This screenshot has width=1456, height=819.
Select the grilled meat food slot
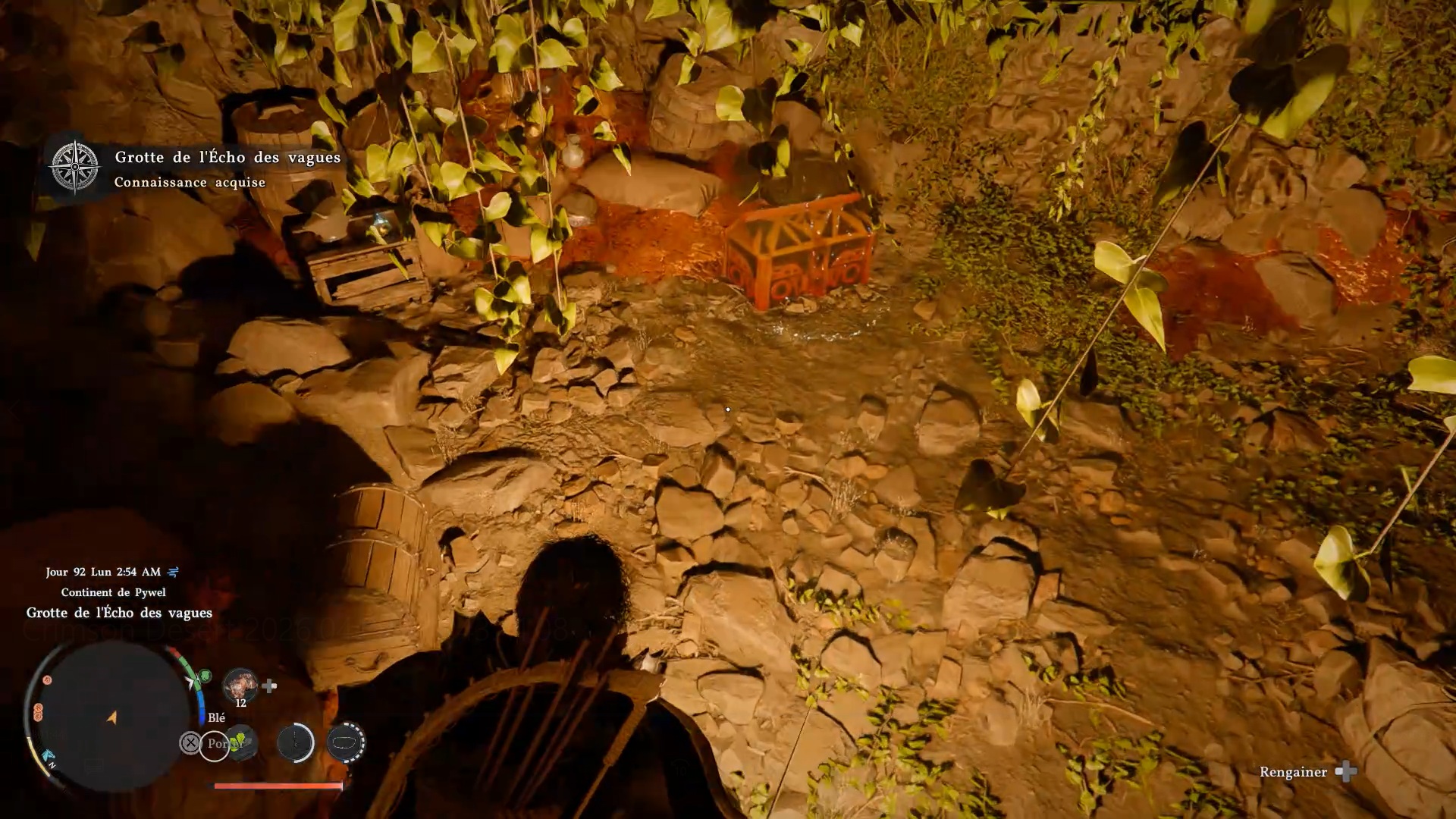point(240,686)
